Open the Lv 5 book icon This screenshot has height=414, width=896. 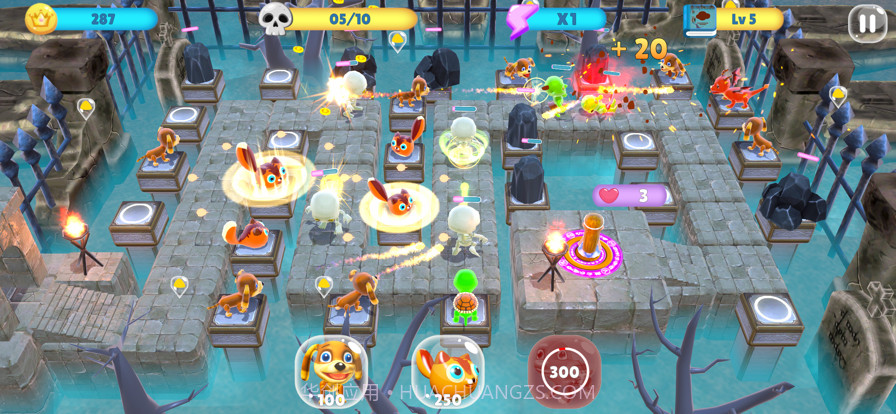pyautogui.click(x=701, y=20)
